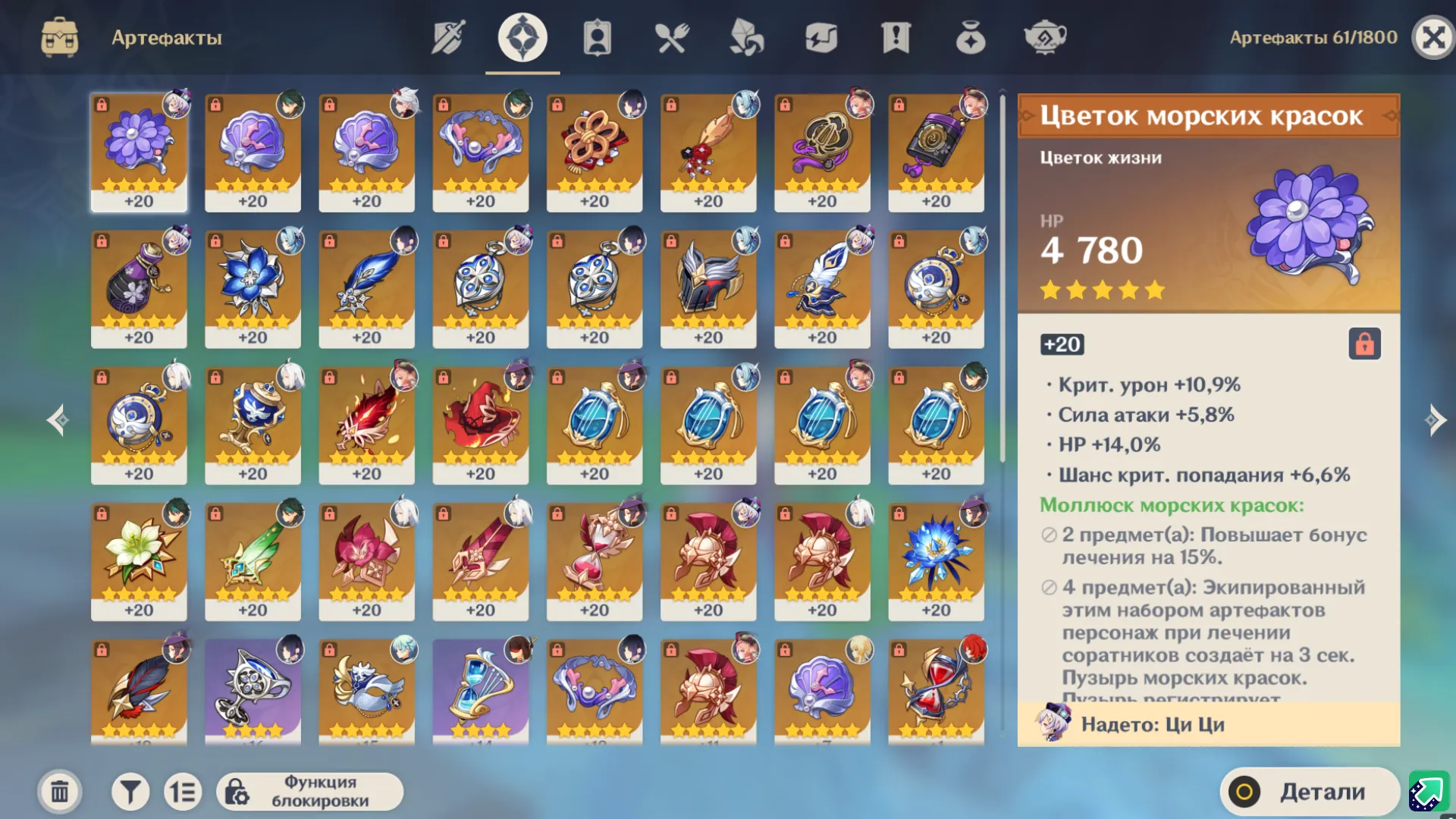Go to the previous artifact page
Screen dimensions: 1456x819
58,419
